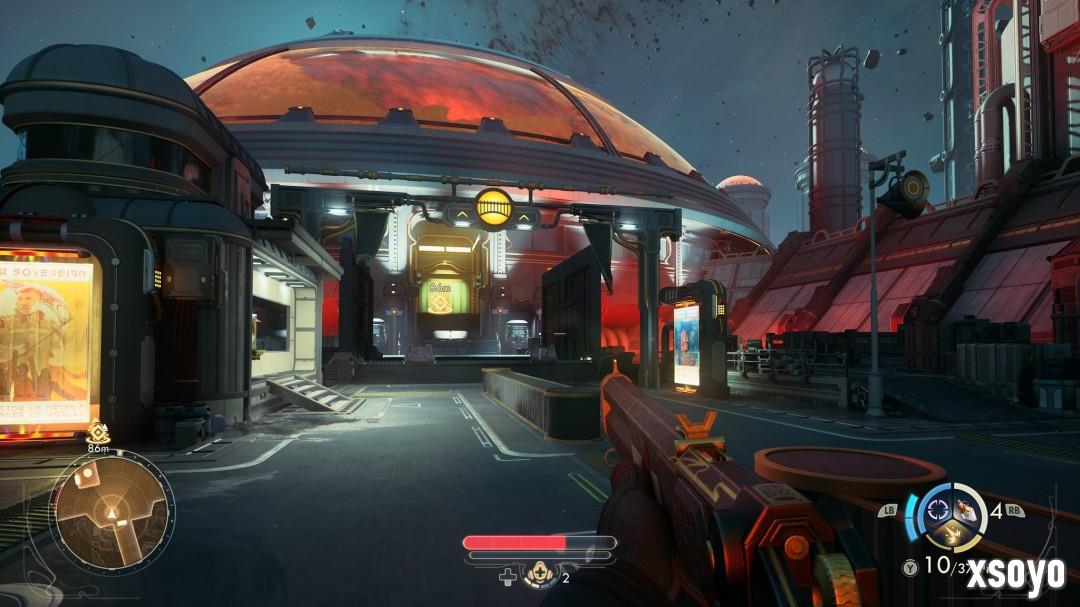Select the quest marker above the minimap
The width and height of the screenshot is (1080, 607).
tap(98, 431)
